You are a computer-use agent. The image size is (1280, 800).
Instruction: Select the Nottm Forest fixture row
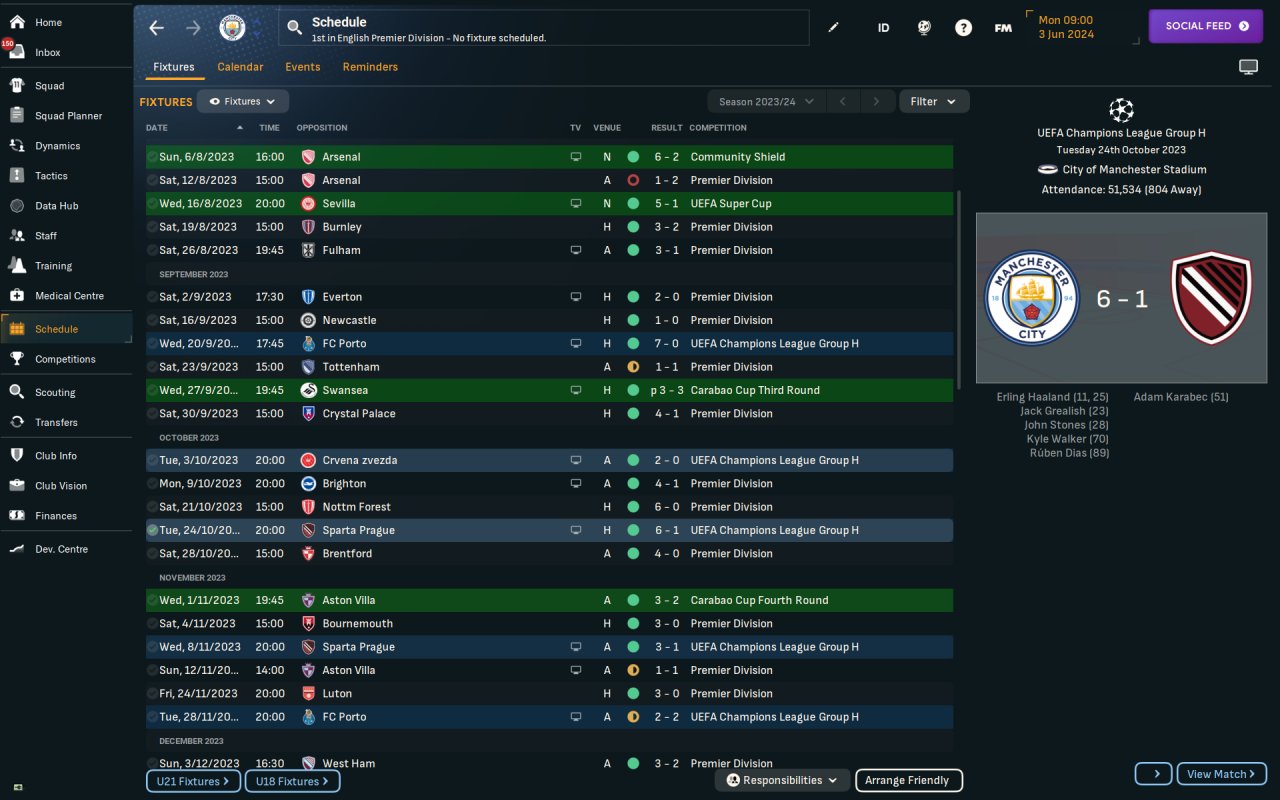pos(549,507)
